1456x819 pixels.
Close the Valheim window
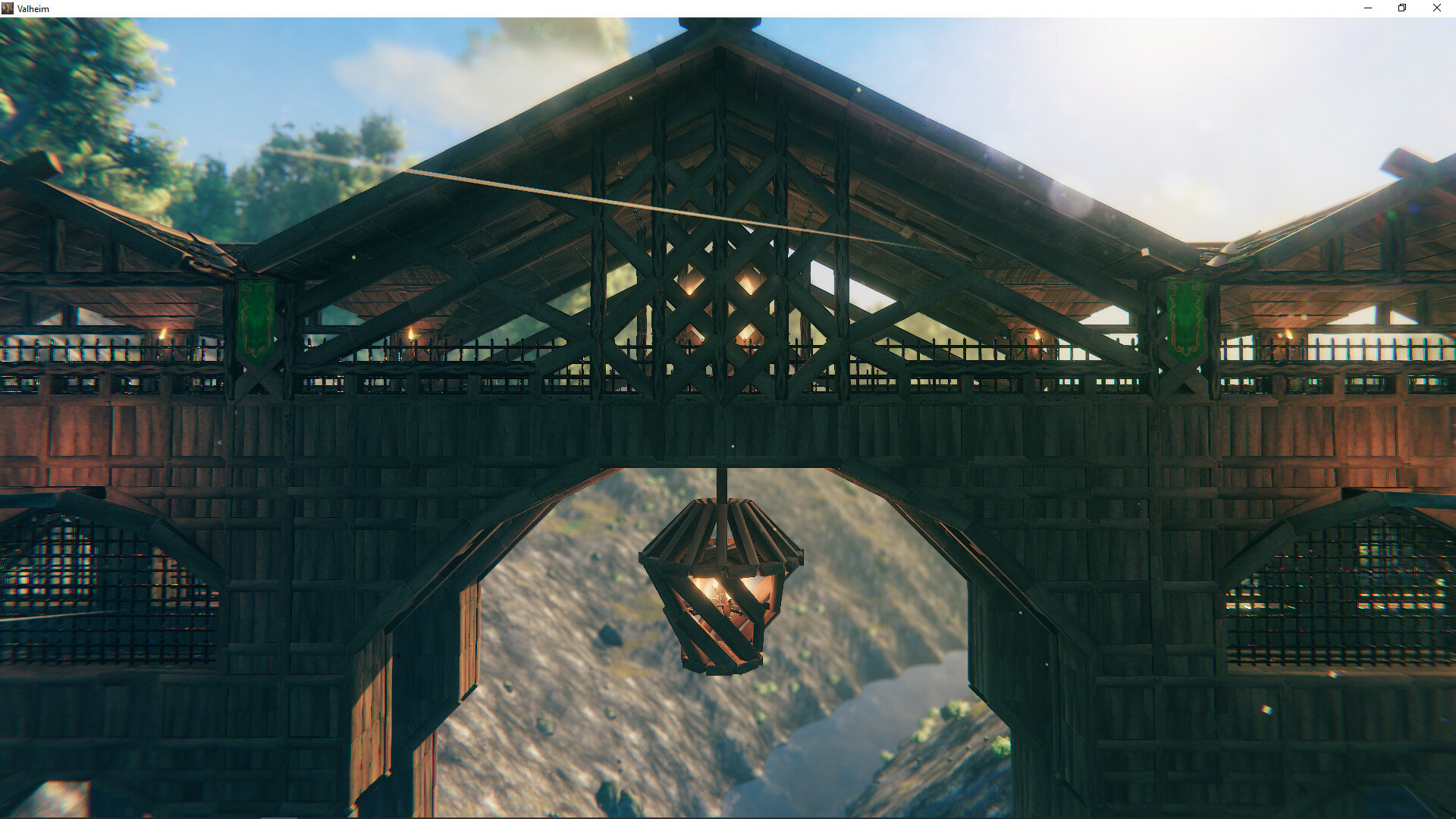(x=1436, y=8)
